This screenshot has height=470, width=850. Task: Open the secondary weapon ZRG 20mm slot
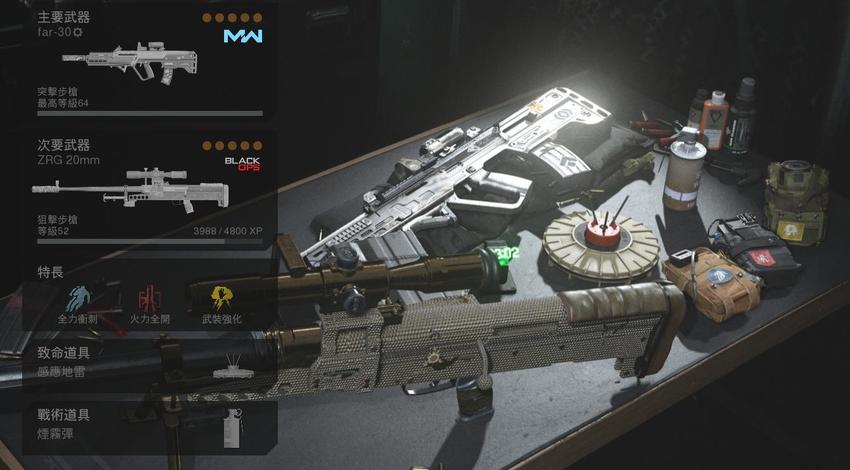[x=150, y=190]
